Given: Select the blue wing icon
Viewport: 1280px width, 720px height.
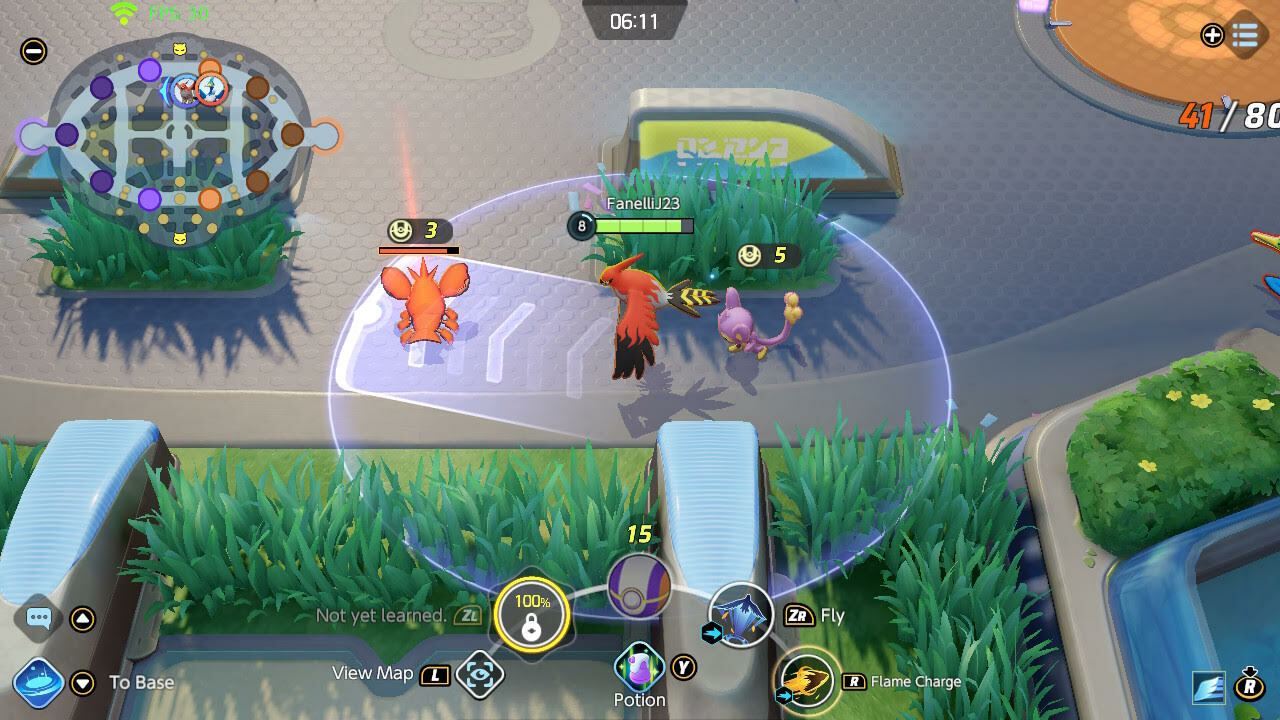Looking at the screenshot, I should (1209, 687).
